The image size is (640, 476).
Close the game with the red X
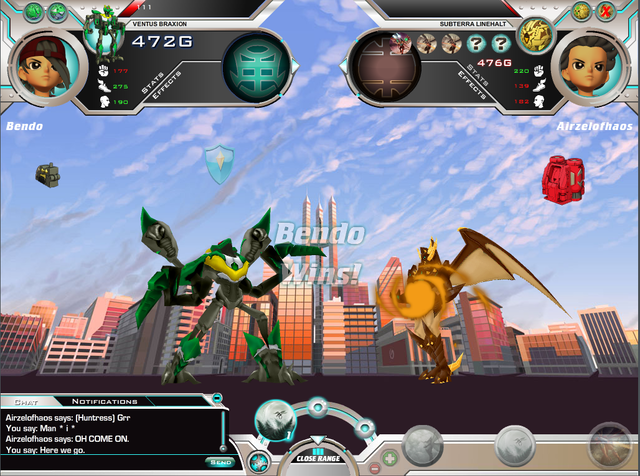pyautogui.click(x=605, y=11)
